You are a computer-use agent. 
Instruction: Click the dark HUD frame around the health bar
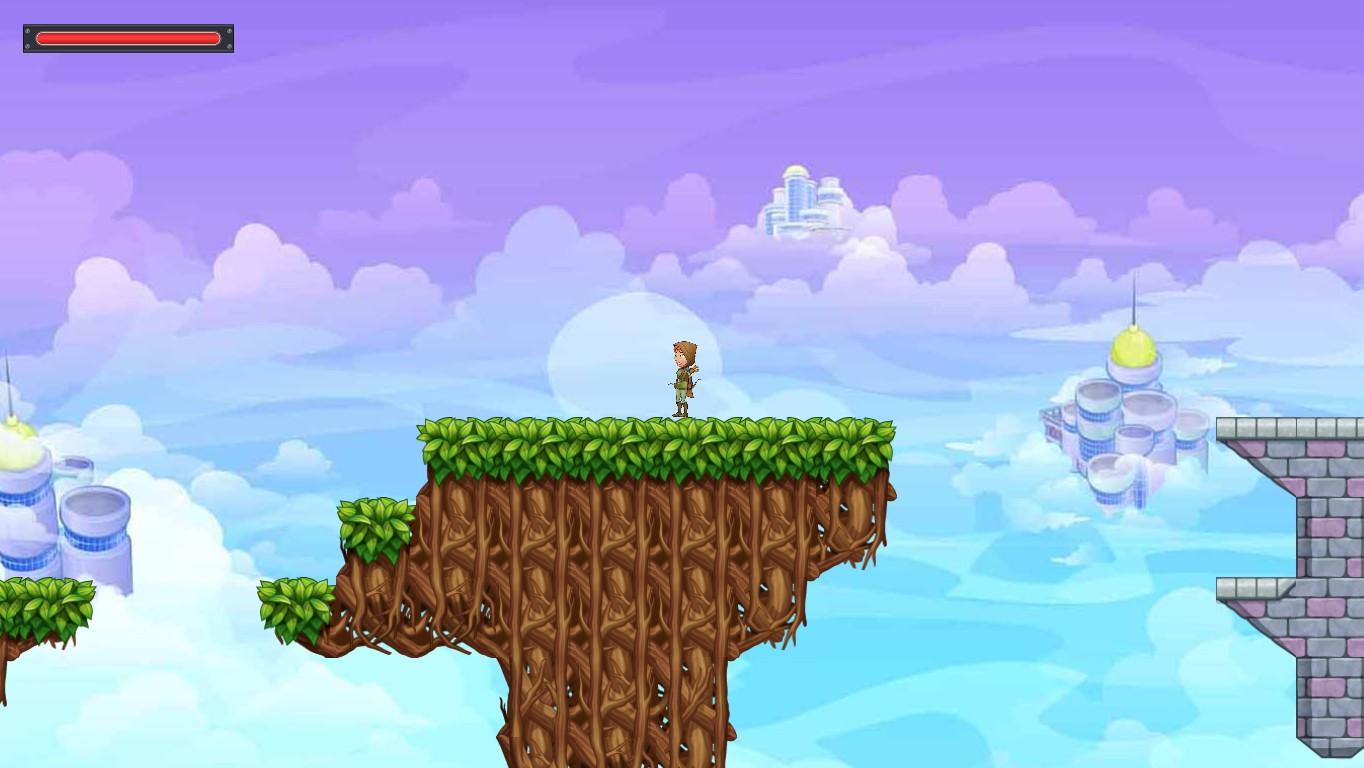tap(30, 37)
